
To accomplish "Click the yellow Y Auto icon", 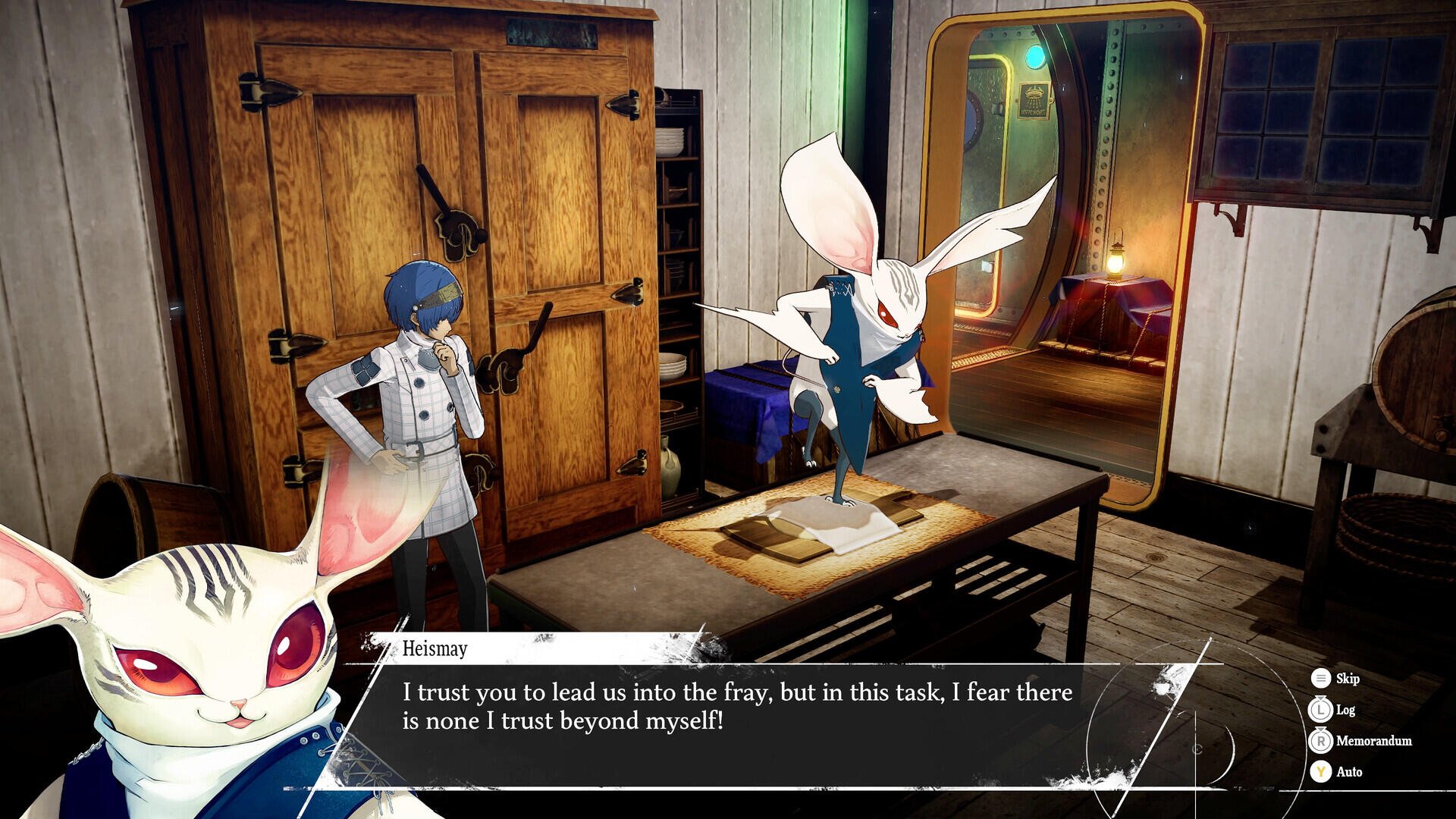I will [1321, 771].
